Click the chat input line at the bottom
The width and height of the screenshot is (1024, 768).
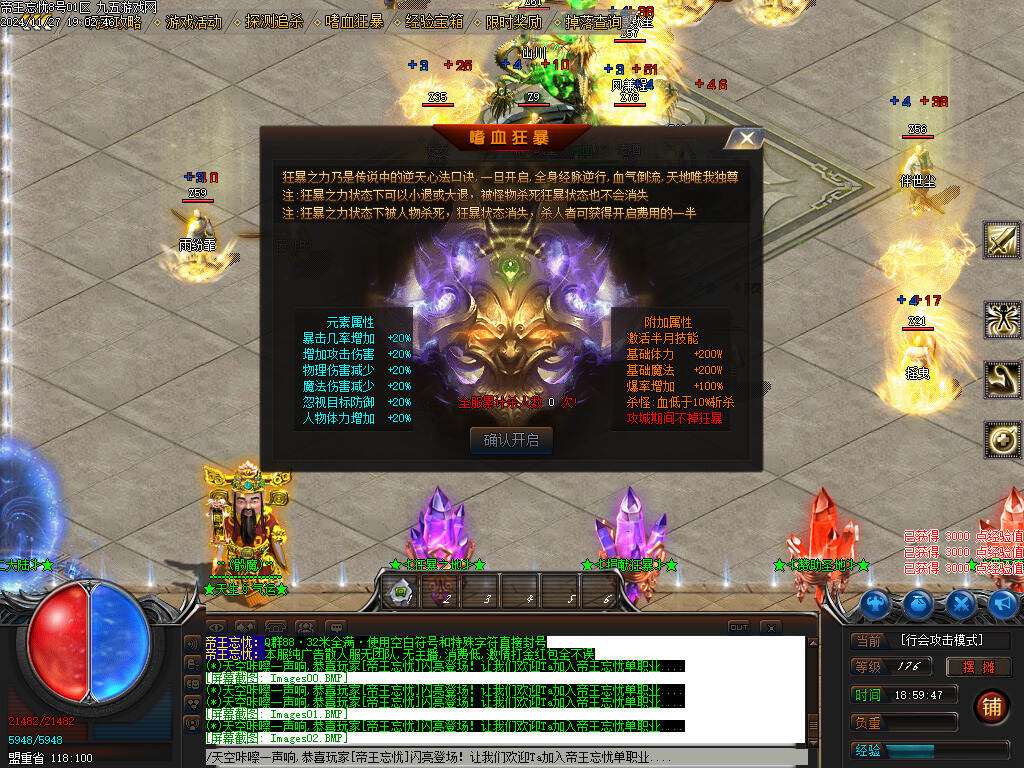(500, 758)
